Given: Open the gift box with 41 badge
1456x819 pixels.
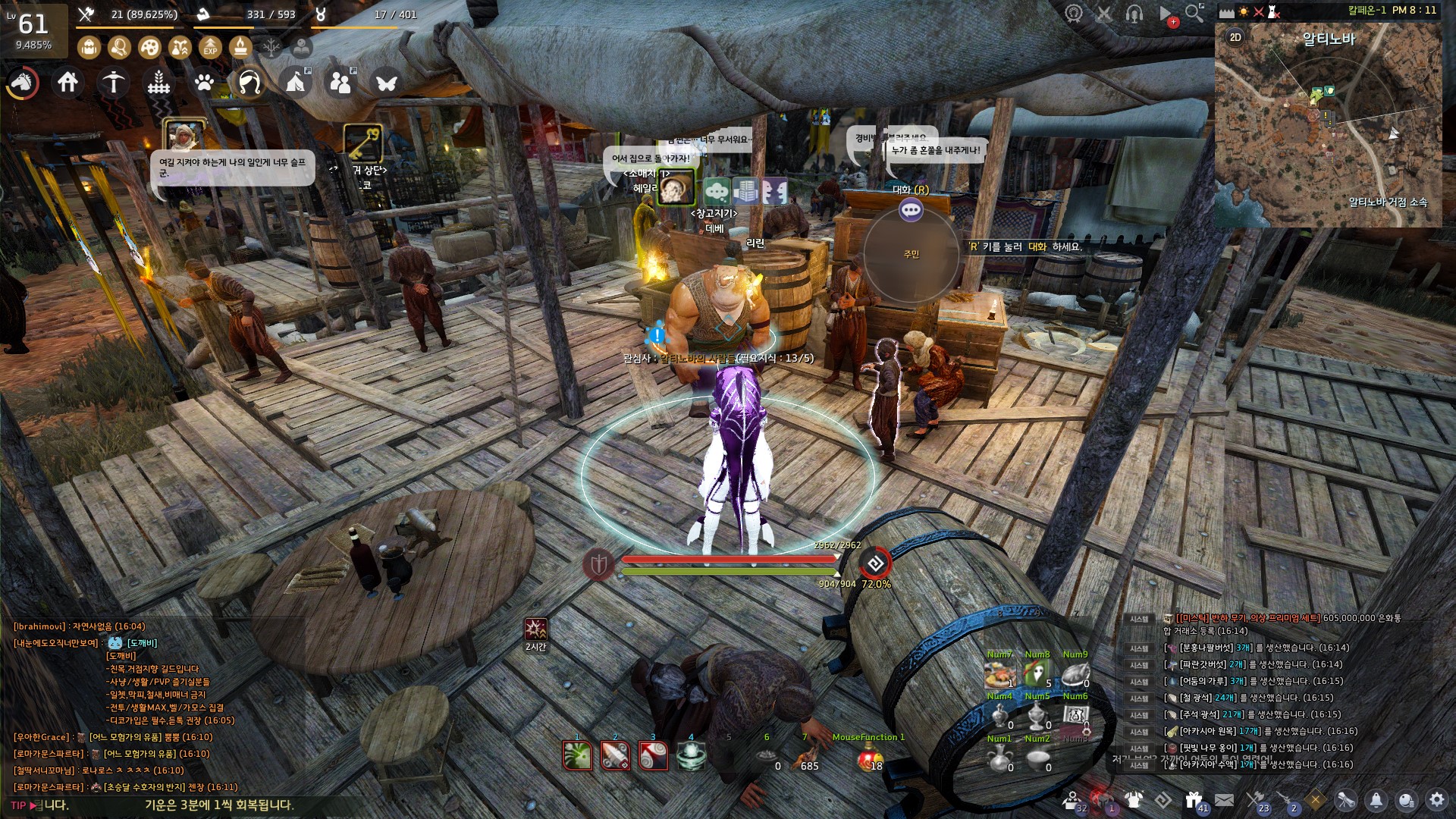Looking at the screenshot, I should [x=1194, y=799].
